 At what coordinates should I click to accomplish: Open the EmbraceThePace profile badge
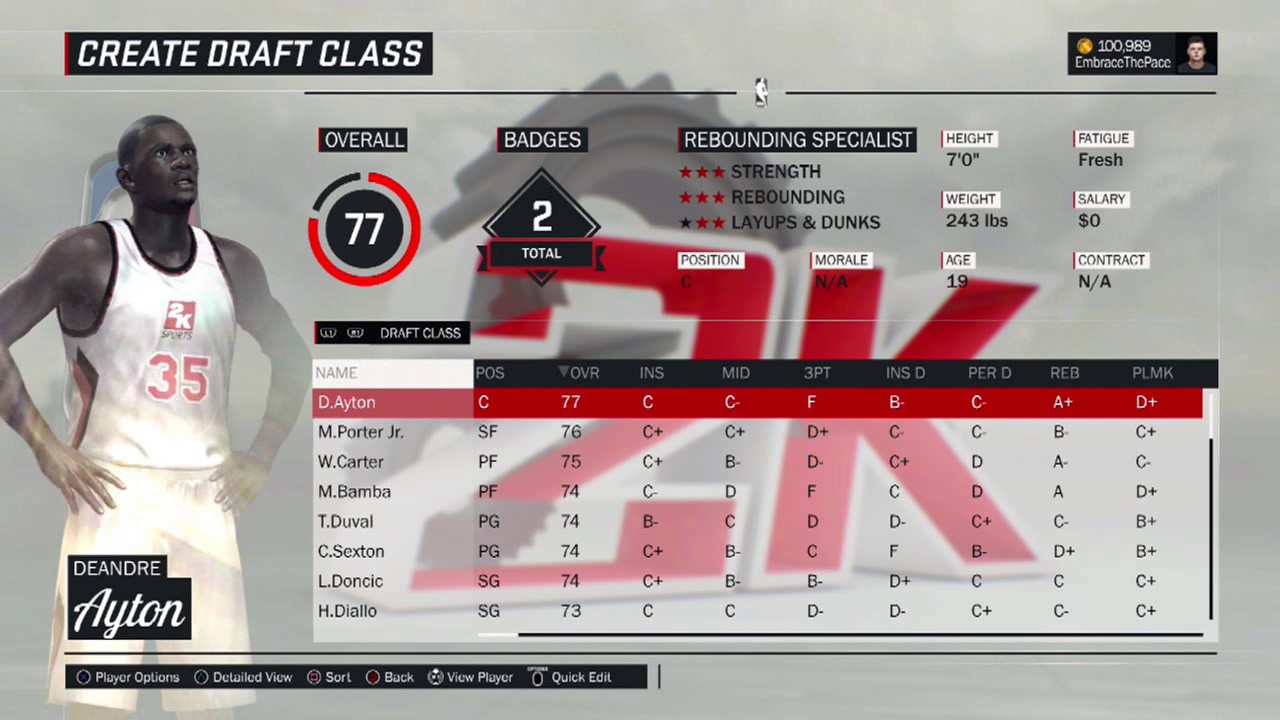click(x=1142, y=54)
